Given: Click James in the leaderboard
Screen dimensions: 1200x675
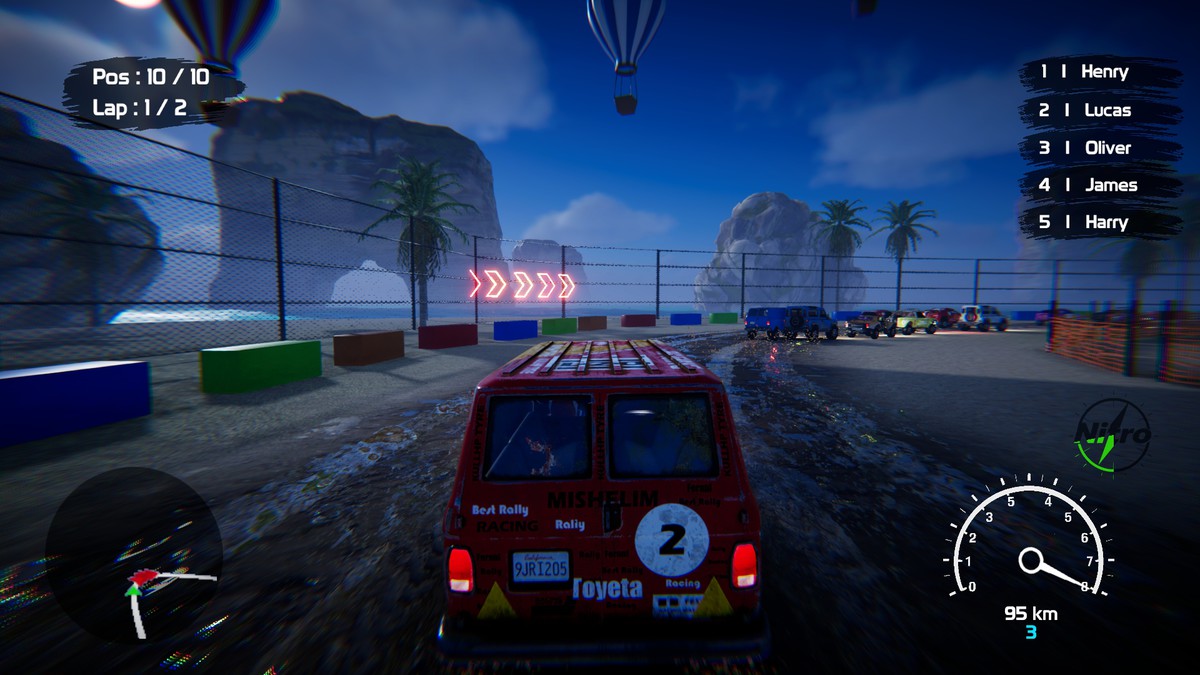Looking at the screenshot, I should point(1099,185).
